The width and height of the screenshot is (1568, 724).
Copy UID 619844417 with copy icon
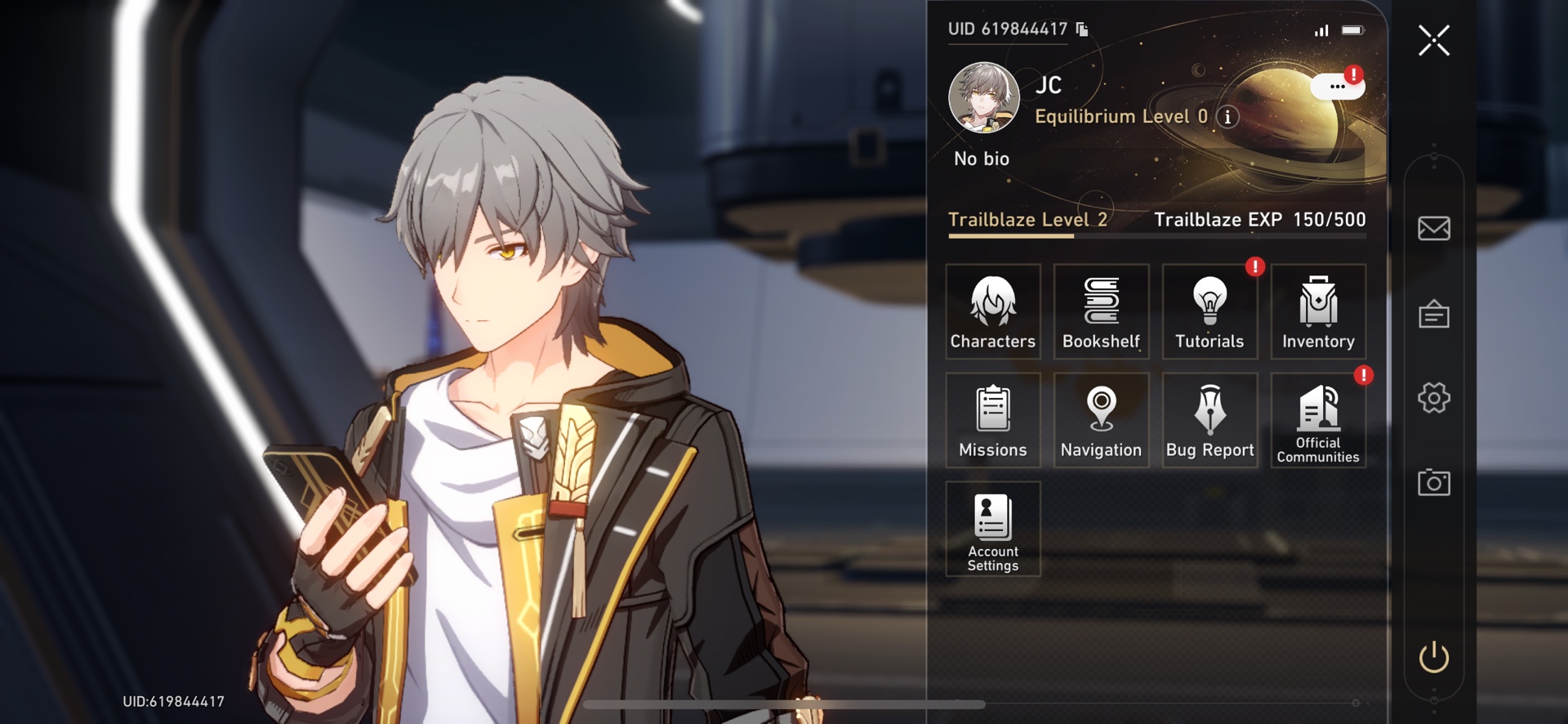click(1083, 28)
